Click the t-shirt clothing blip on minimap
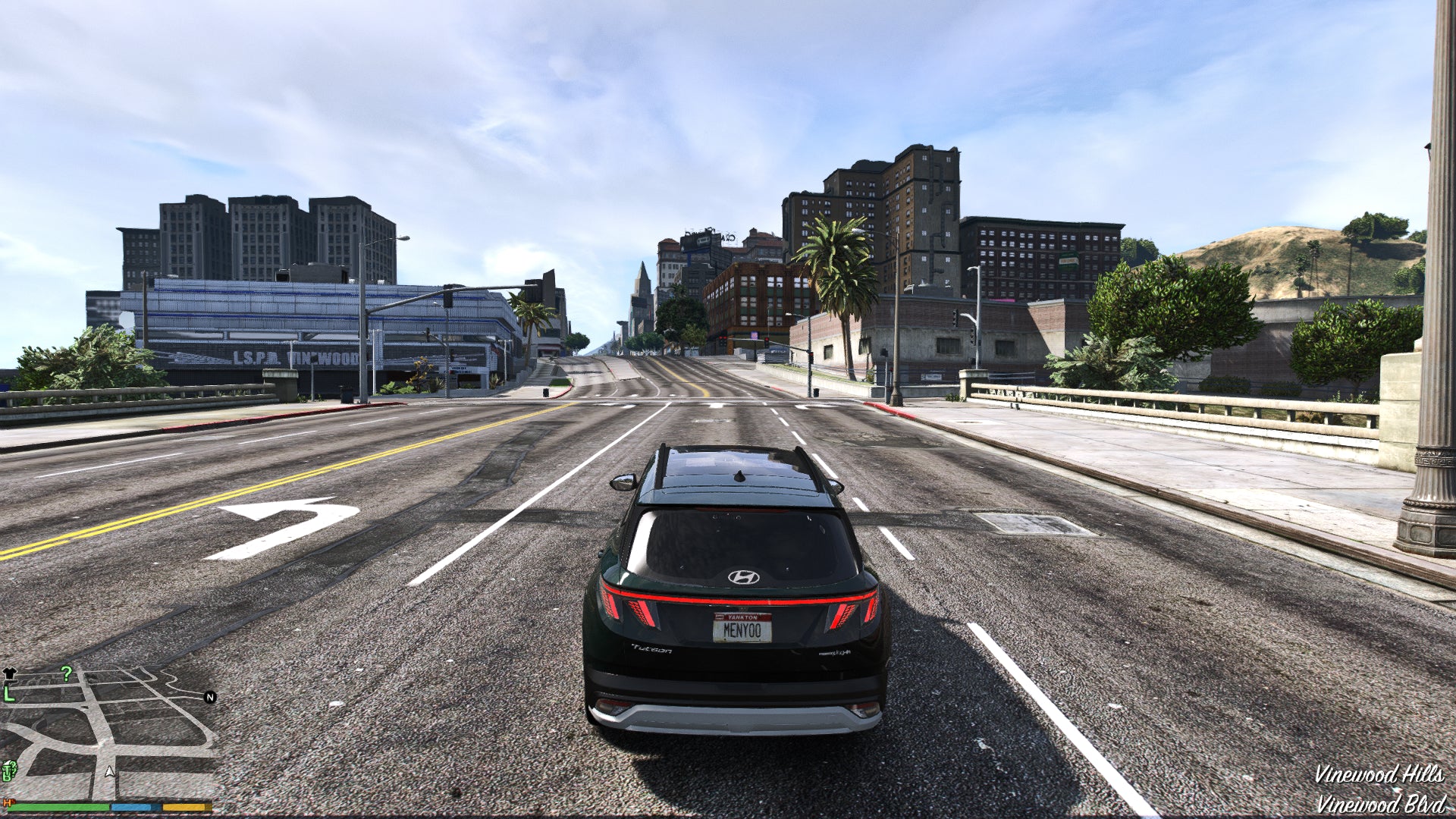Viewport: 1456px width, 819px height. 10,673
